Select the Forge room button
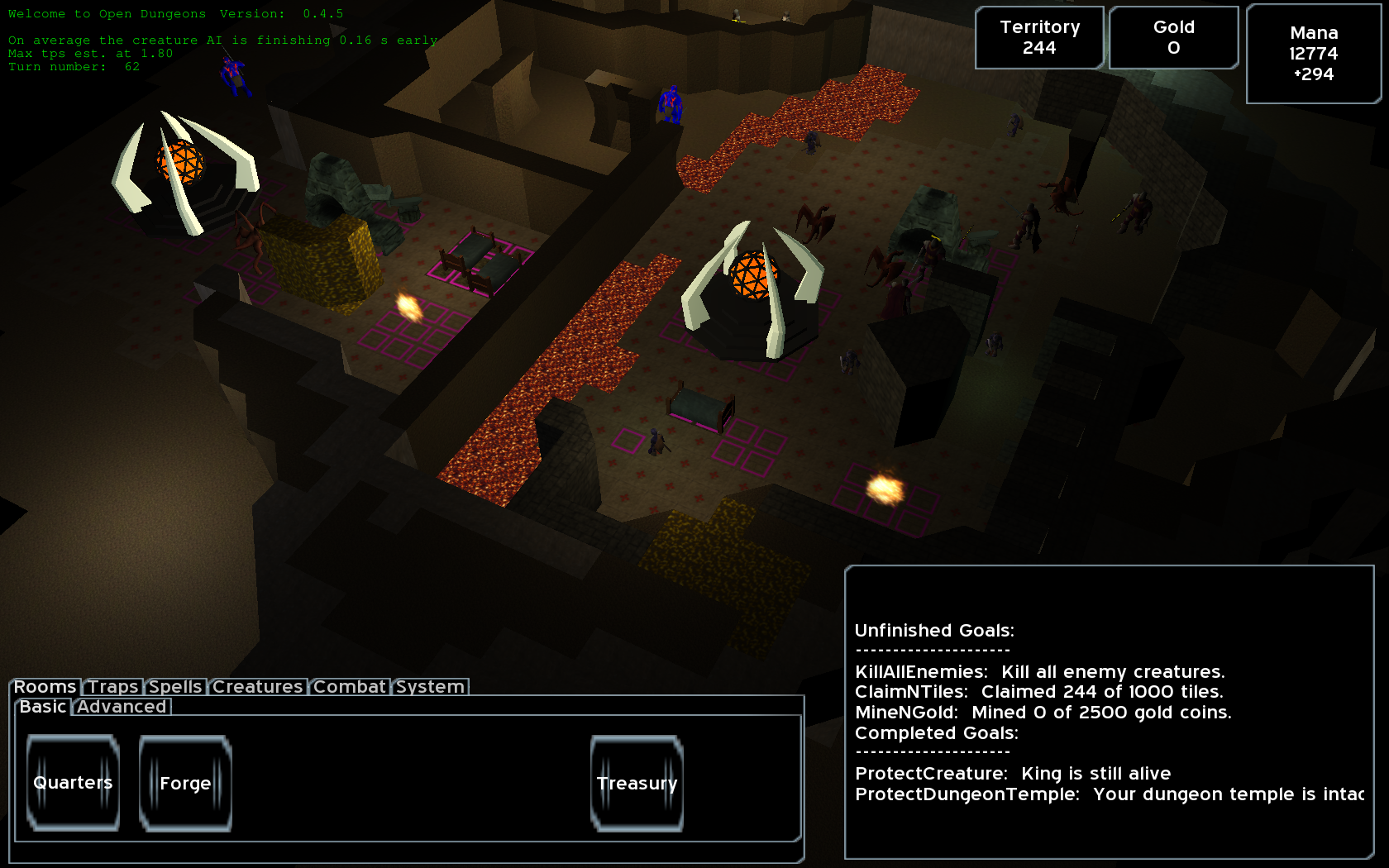This screenshot has width=1389, height=868. point(185,783)
